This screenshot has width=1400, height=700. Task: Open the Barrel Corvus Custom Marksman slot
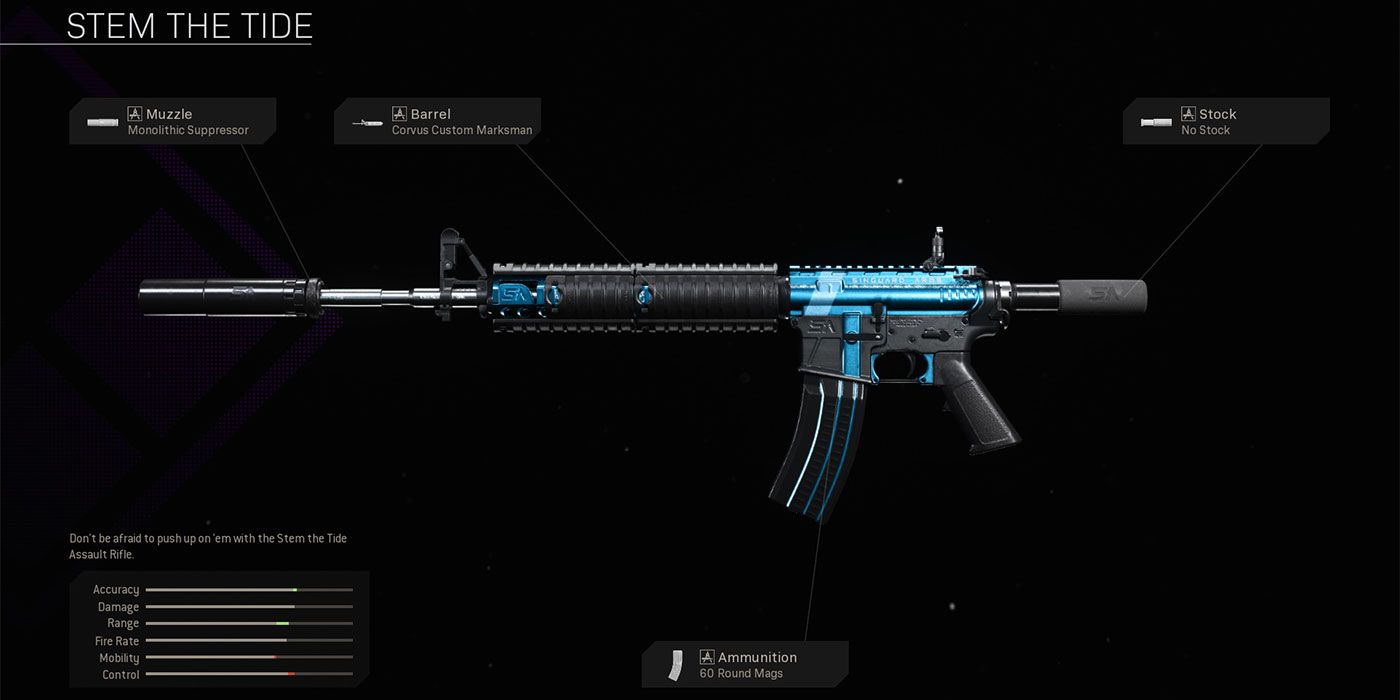[437, 121]
